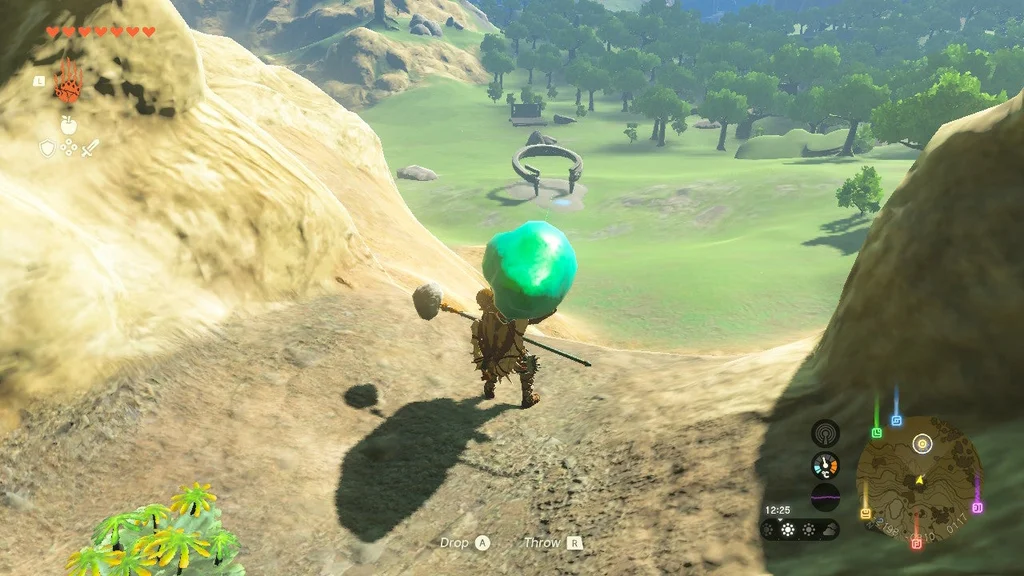Click the temperature gauge dial
Viewport: 1024px width, 576px height.
click(825, 465)
